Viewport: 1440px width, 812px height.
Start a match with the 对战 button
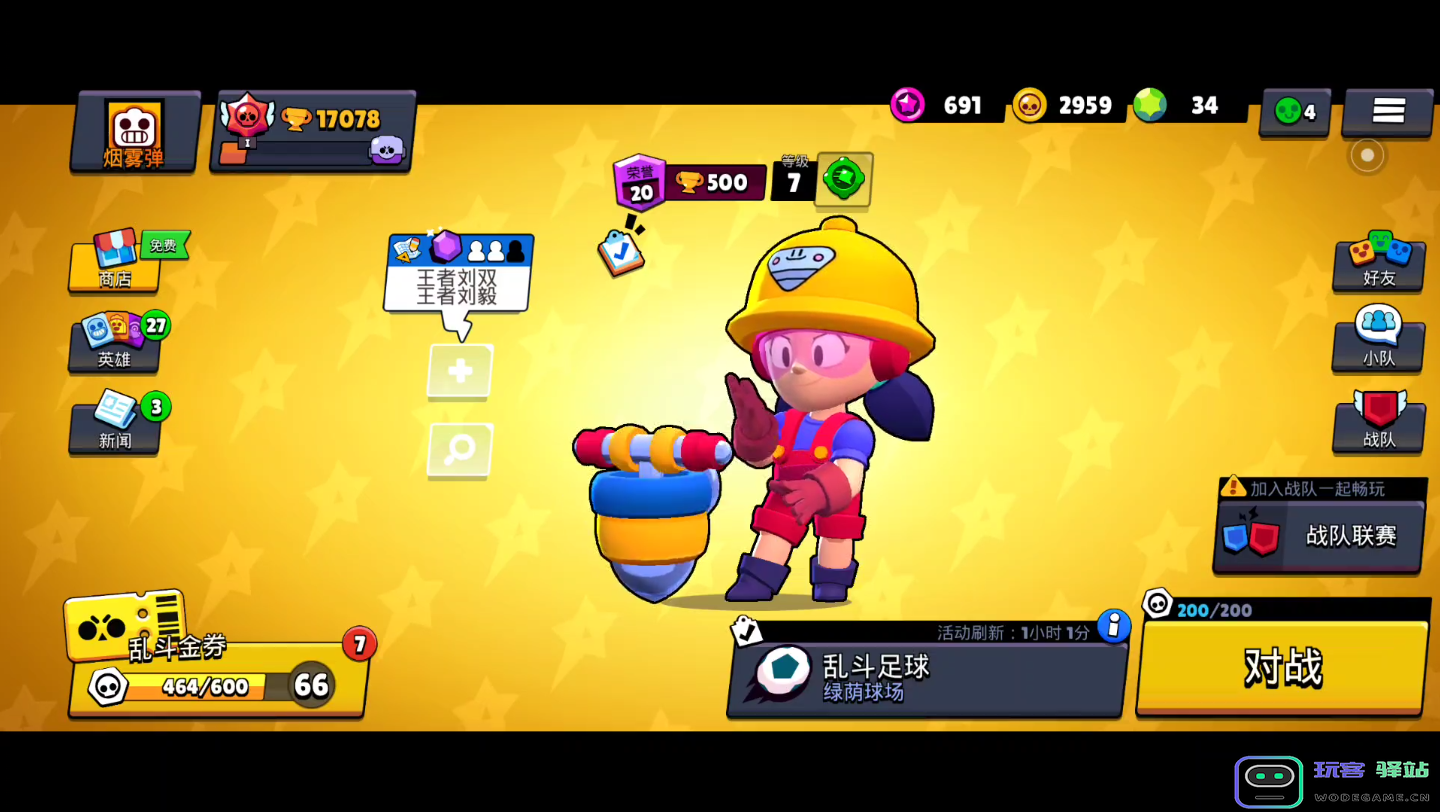[x=1283, y=667]
